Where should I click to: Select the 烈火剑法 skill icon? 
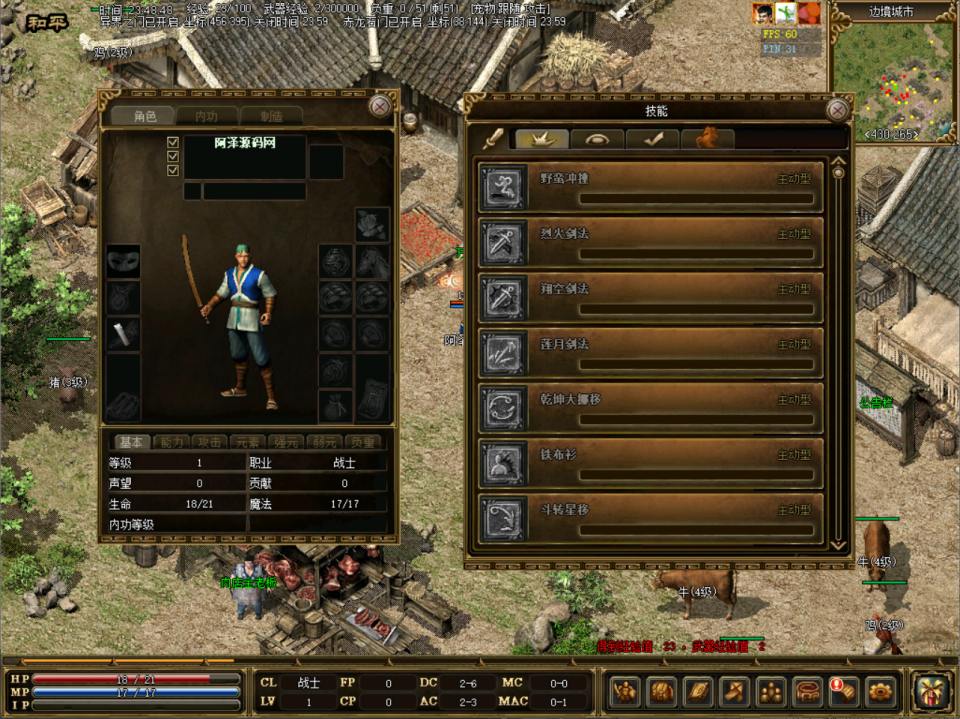pyautogui.click(x=503, y=242)
